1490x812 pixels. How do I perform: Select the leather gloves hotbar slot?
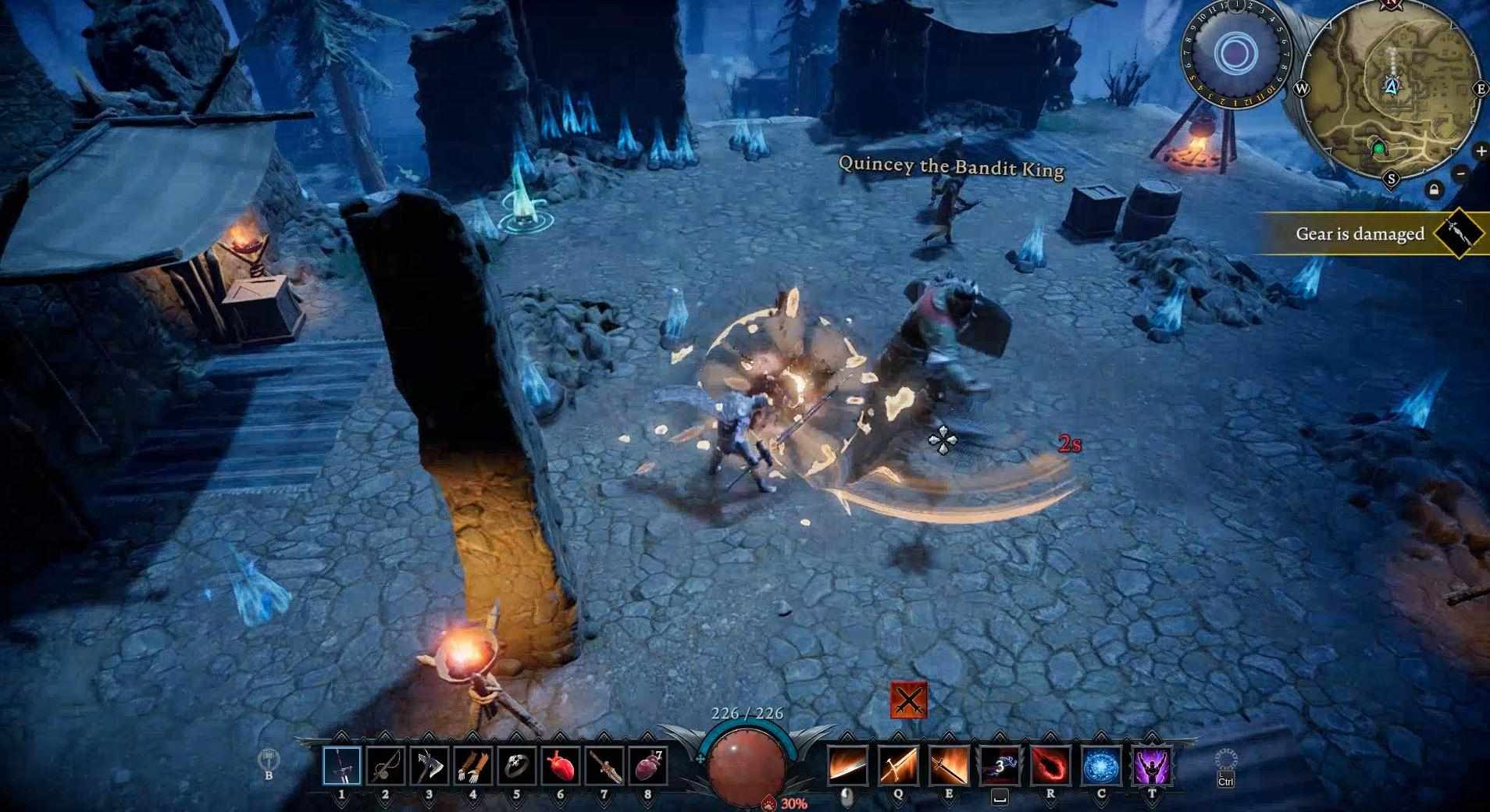[472, 766]
